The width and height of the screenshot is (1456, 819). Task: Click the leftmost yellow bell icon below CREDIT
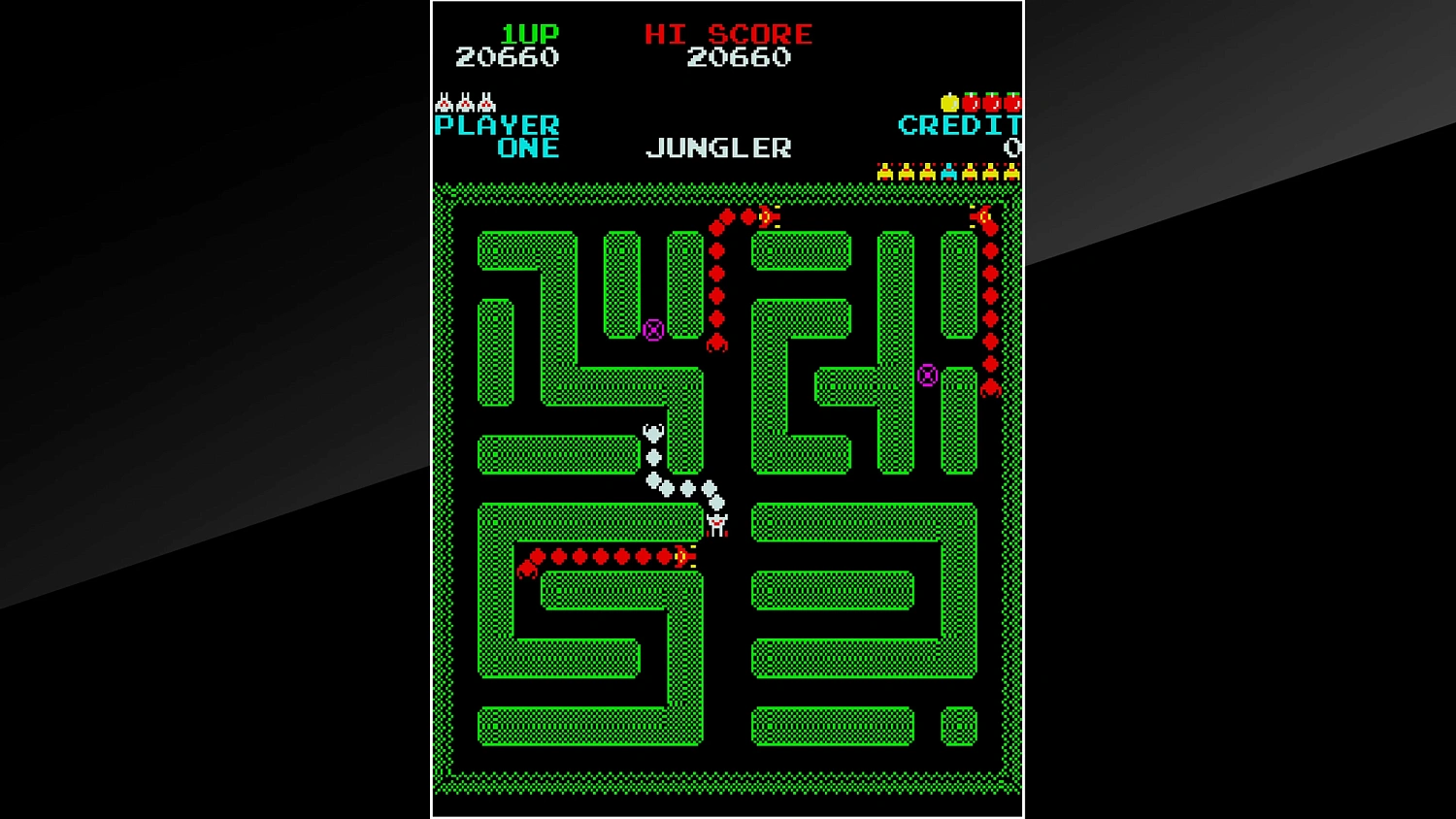tap(885, 171)
